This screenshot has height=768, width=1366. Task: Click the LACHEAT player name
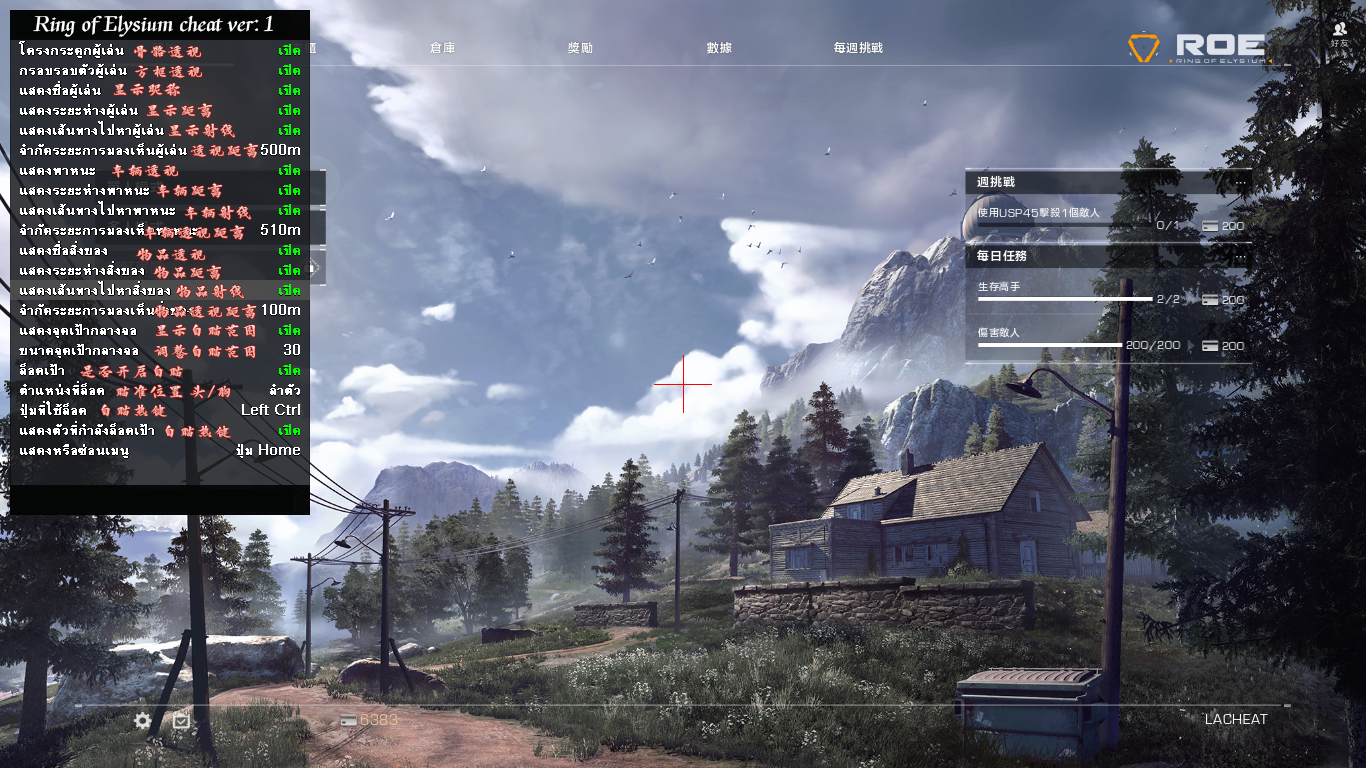coord(1235,719)
